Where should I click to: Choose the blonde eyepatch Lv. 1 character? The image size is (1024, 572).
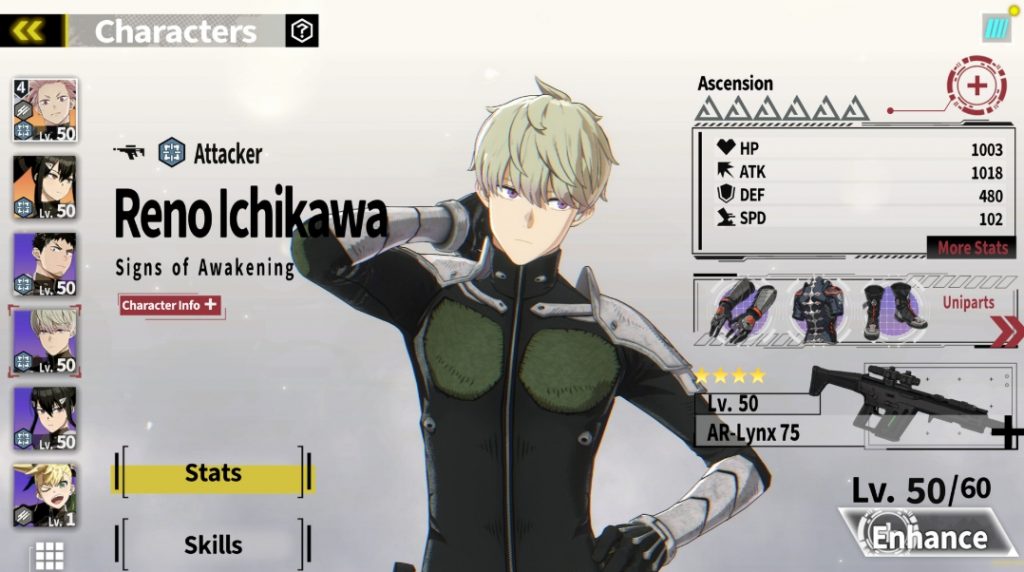(x=44, y=494)
